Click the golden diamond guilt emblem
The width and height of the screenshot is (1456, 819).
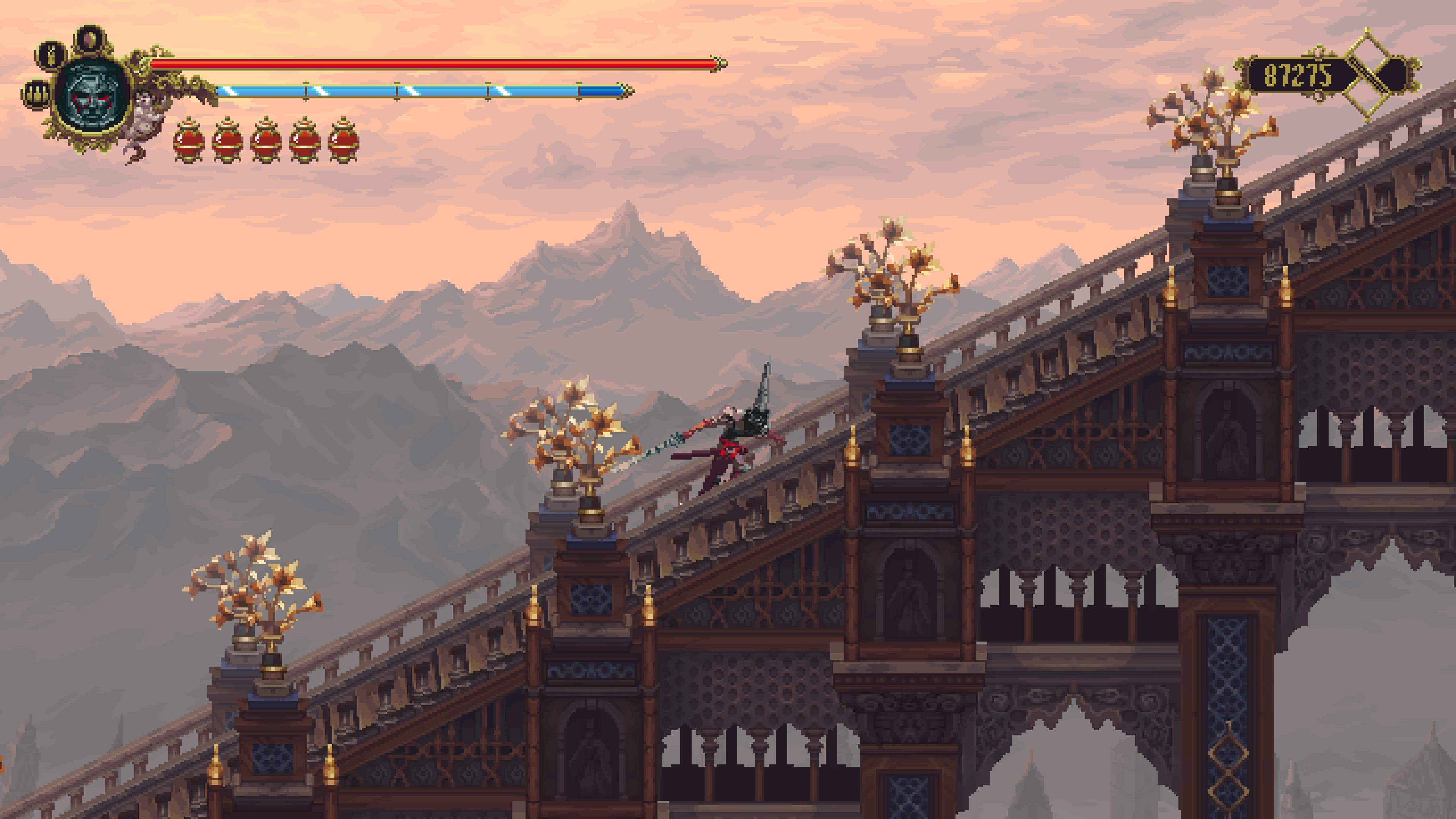(x=1372, y=75)
